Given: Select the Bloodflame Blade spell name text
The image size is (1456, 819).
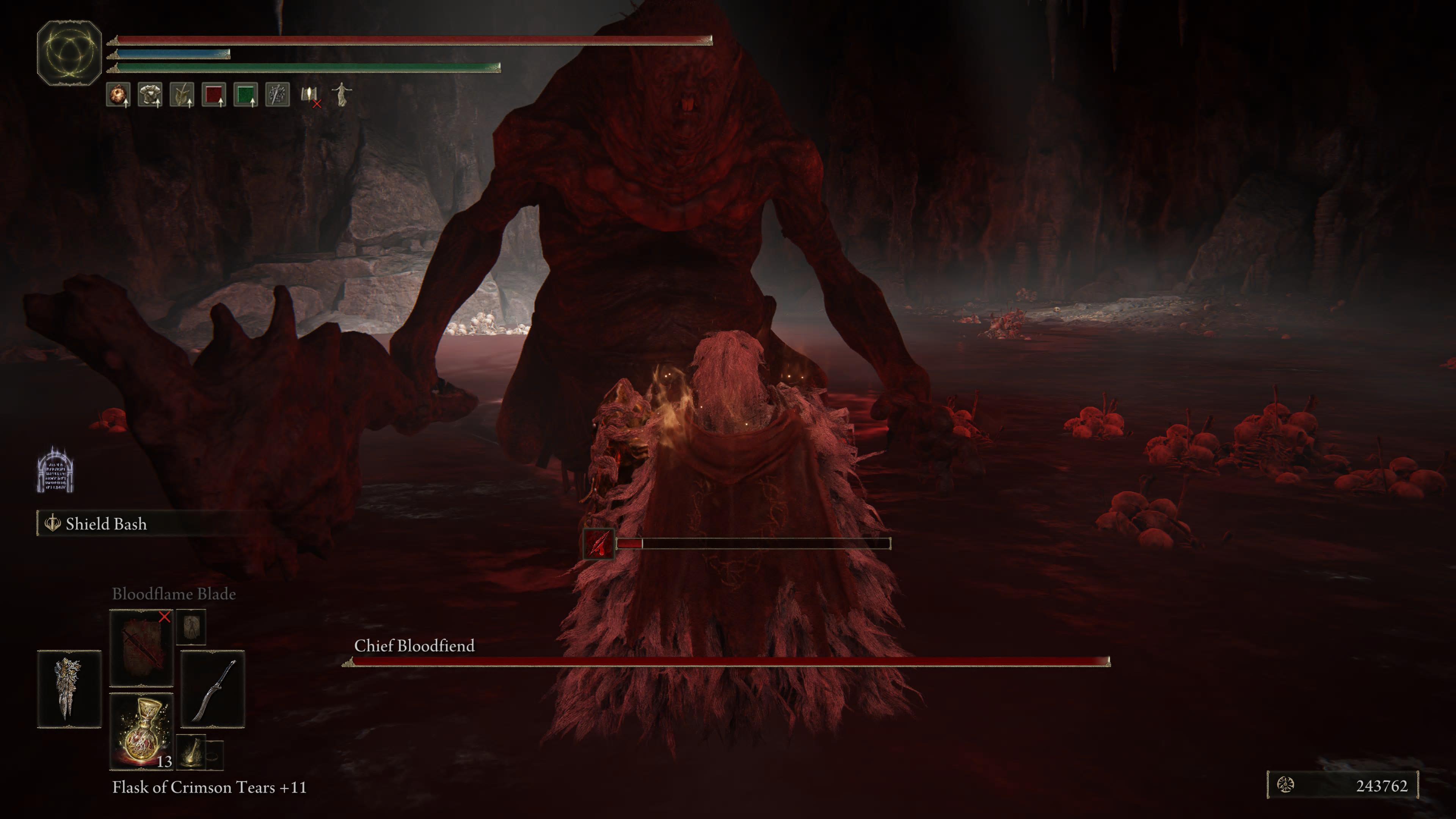Looking at the screenshot, I should click(174, 594).
